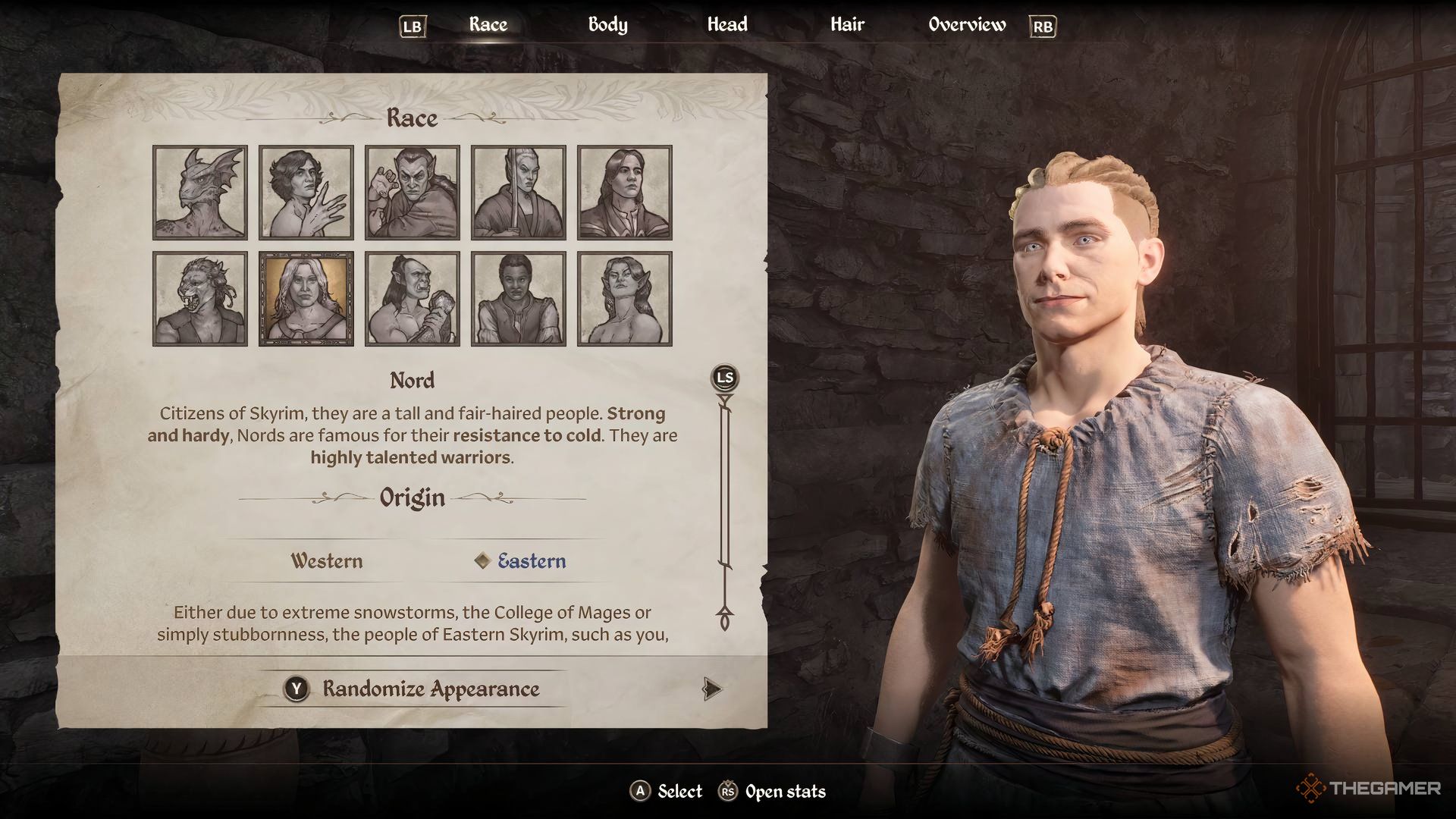Select the Breton race portrait
The height and width of the screenshot is (819, 1456).
[x=306, y=192]
